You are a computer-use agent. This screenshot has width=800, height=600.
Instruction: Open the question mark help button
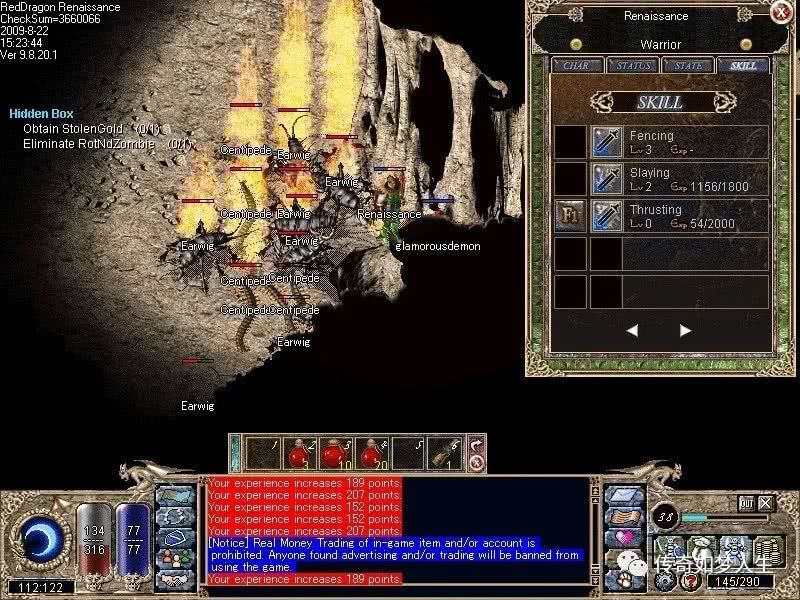(x=689, y=581)
